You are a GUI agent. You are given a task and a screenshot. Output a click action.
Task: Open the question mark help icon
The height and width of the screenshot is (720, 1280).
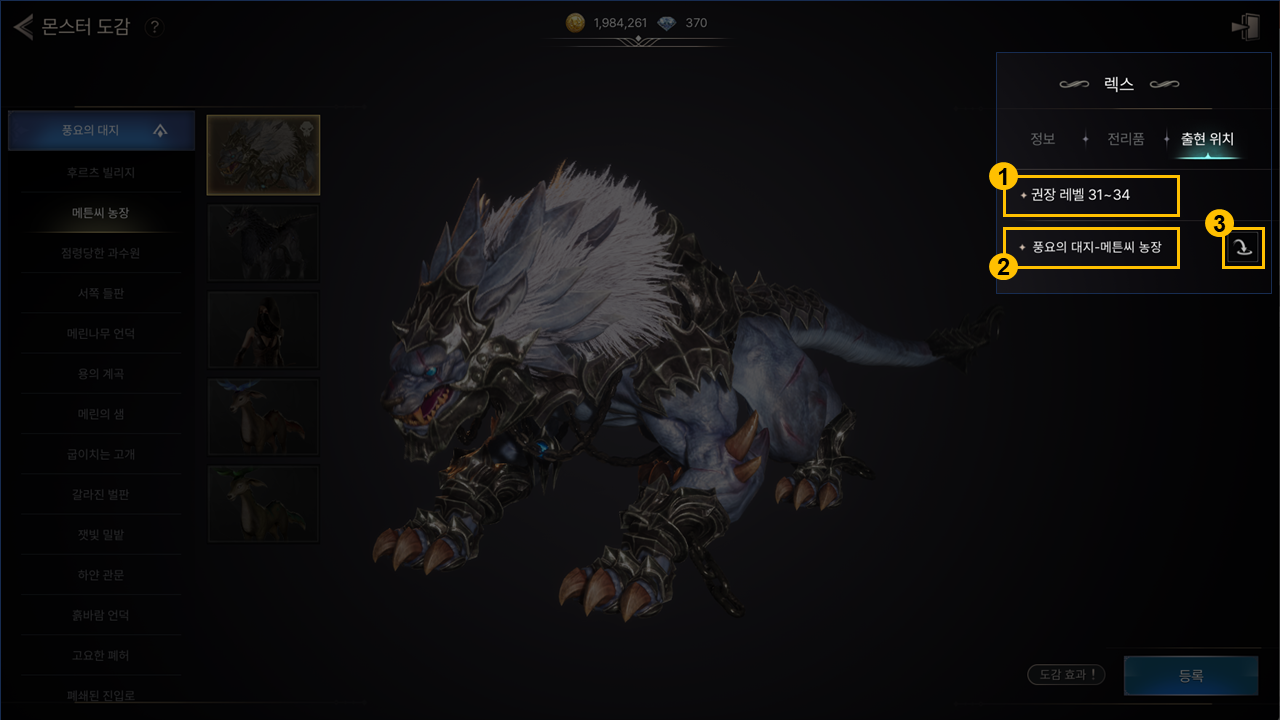pos(154,28)
